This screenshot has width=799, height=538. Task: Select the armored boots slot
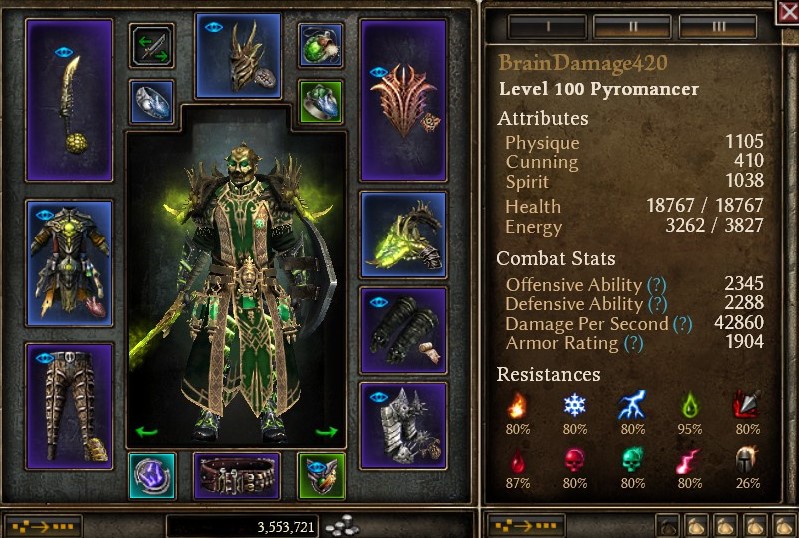point(403,424)
